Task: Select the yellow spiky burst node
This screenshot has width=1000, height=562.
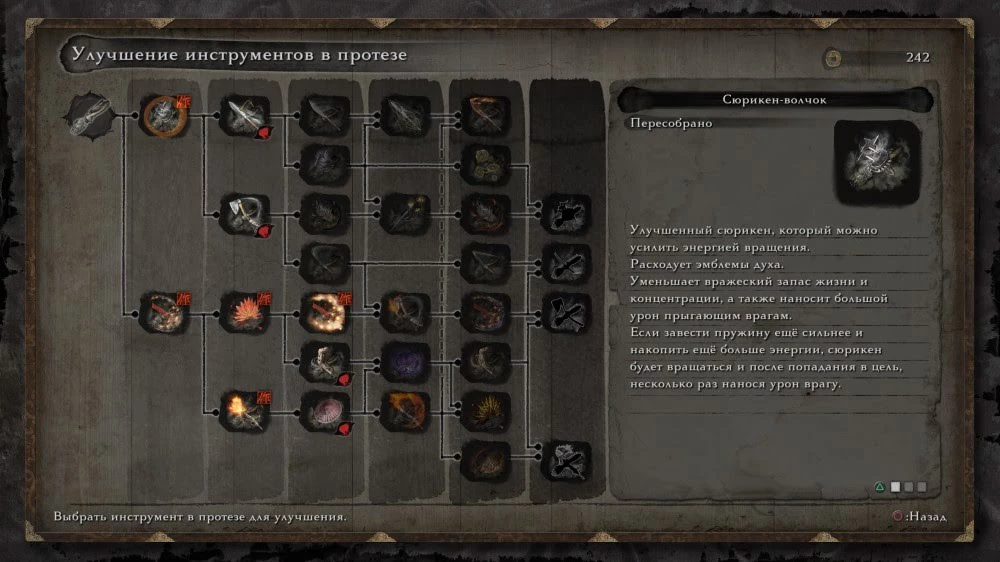Action: 486,410
